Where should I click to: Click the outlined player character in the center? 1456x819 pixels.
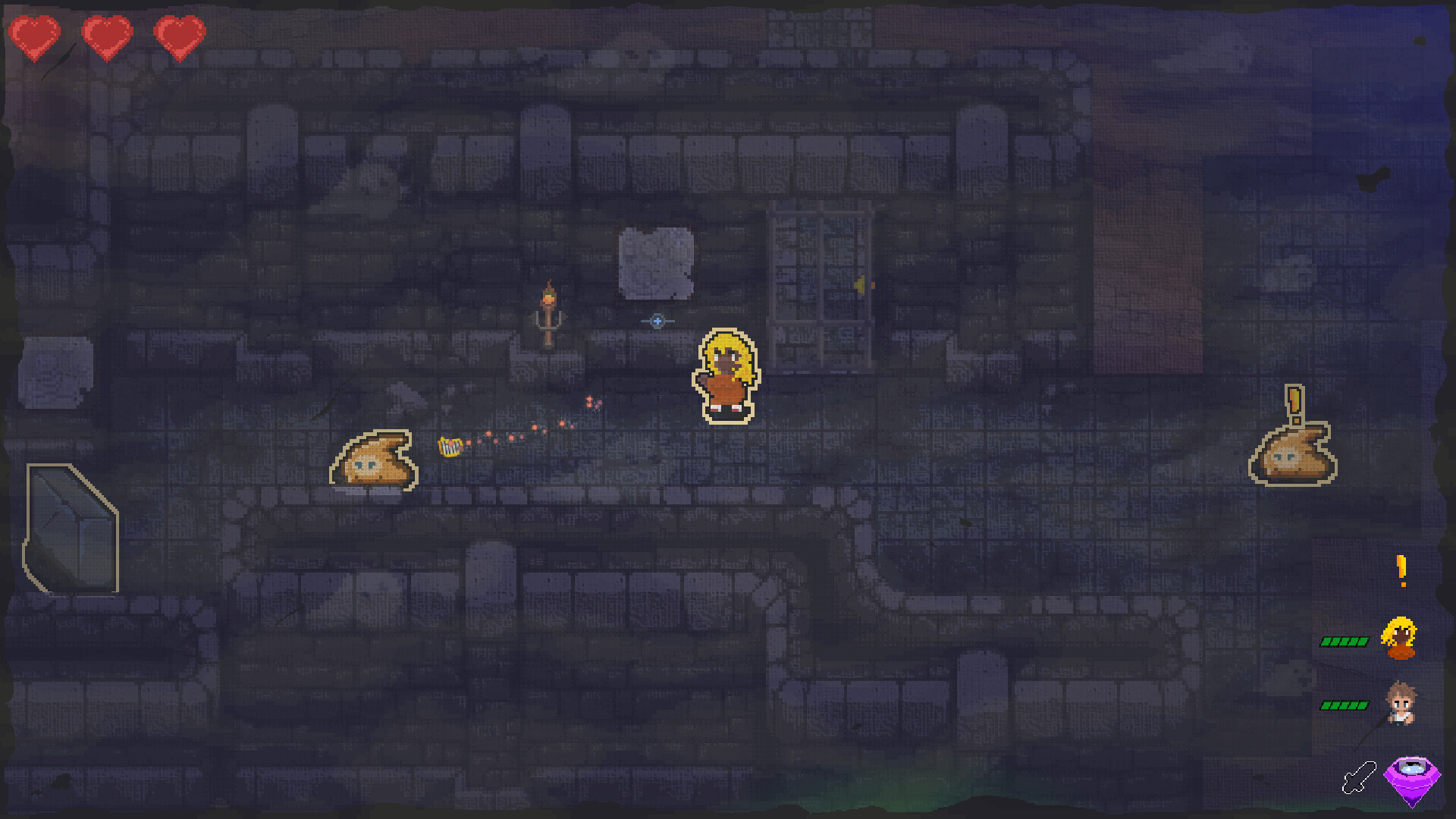[726, 374]
